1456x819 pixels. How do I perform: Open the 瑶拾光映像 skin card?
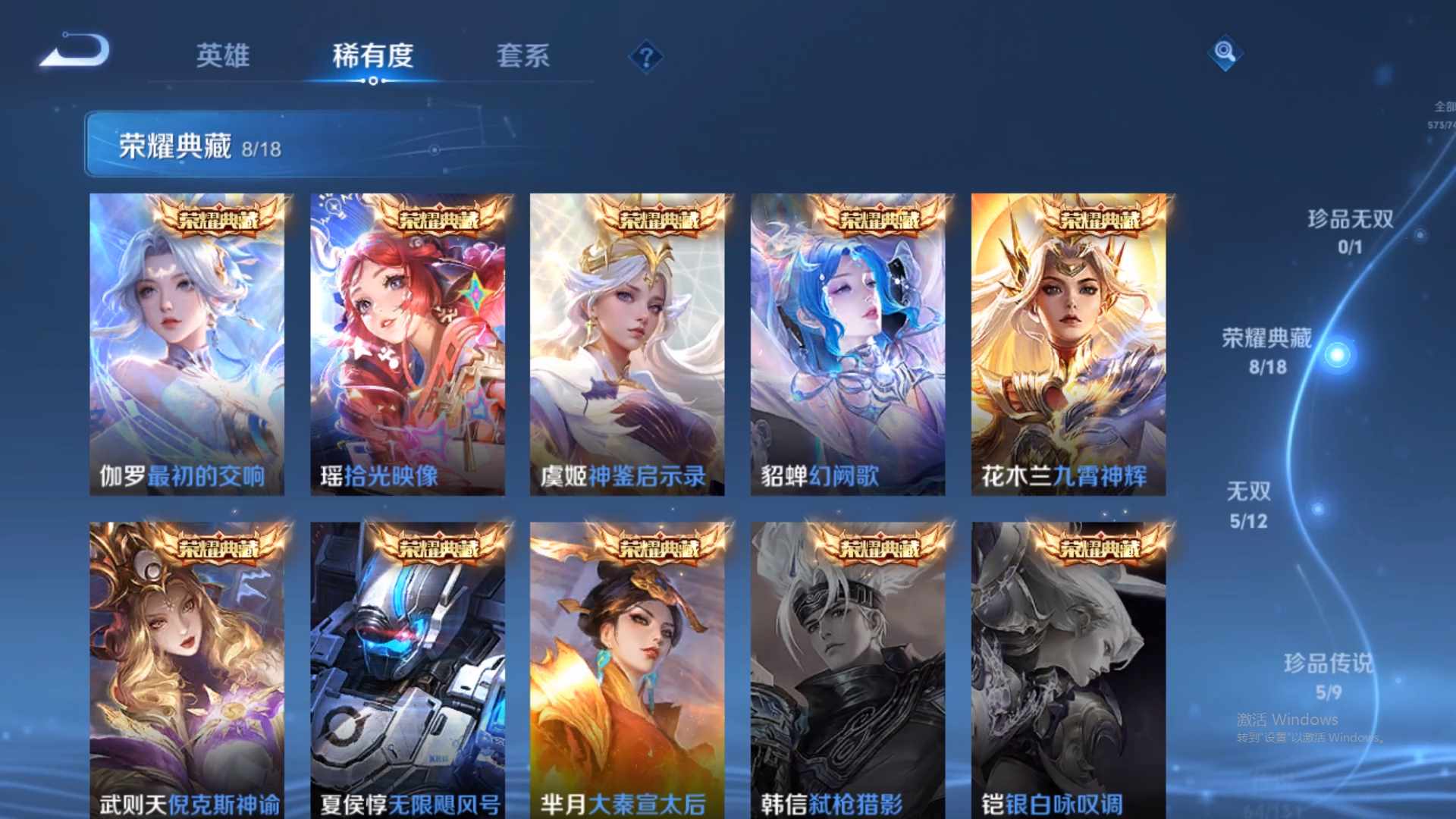407,341
